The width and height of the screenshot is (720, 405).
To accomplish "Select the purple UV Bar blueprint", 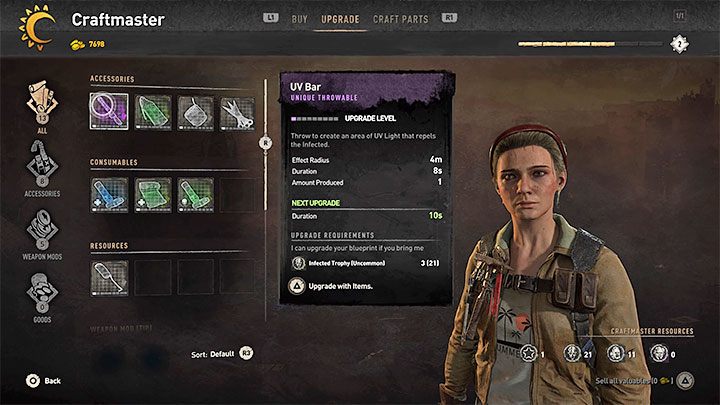I will (108, 112).
